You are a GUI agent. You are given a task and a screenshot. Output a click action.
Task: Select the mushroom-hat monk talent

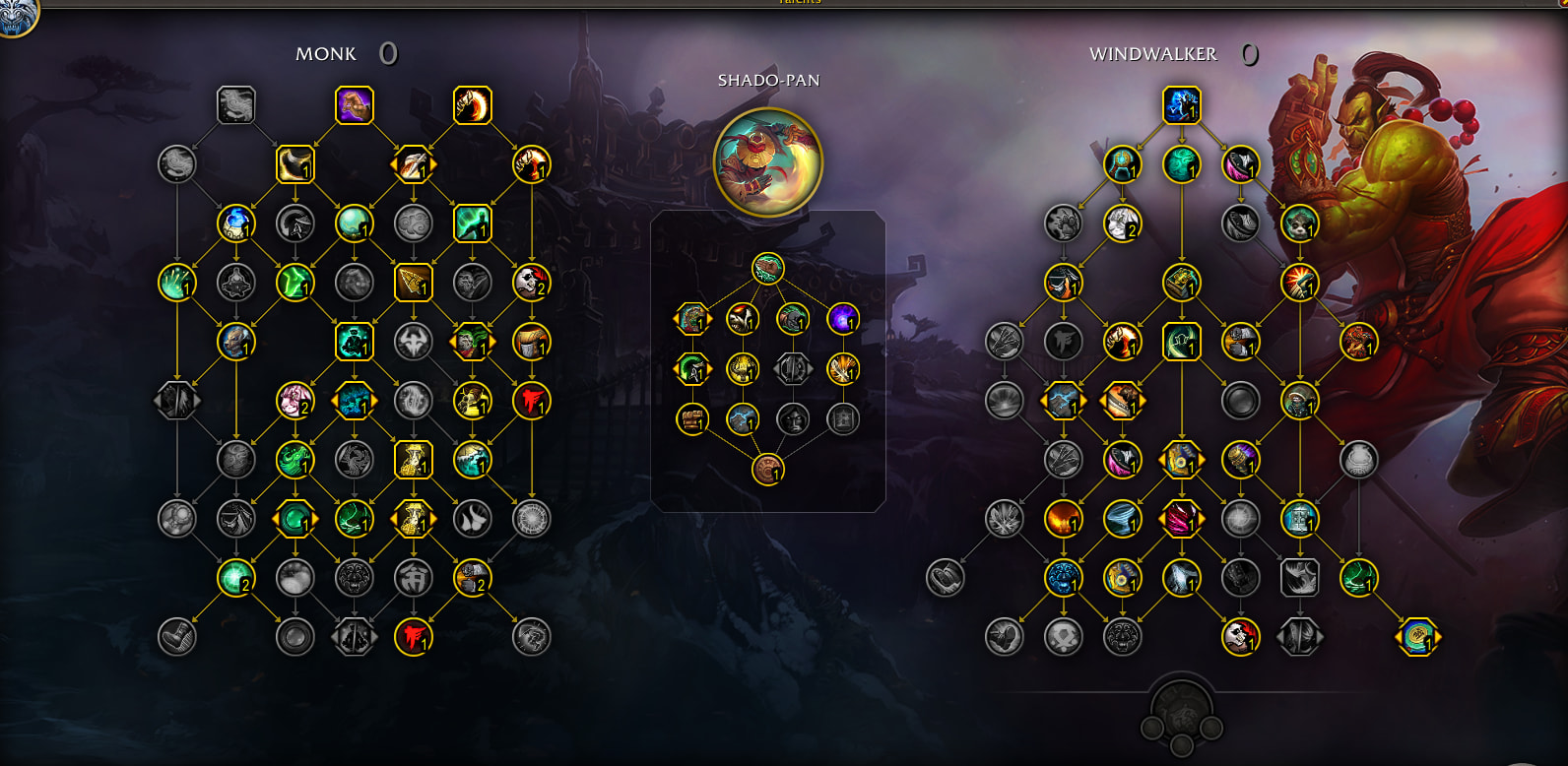click(532, 342)
